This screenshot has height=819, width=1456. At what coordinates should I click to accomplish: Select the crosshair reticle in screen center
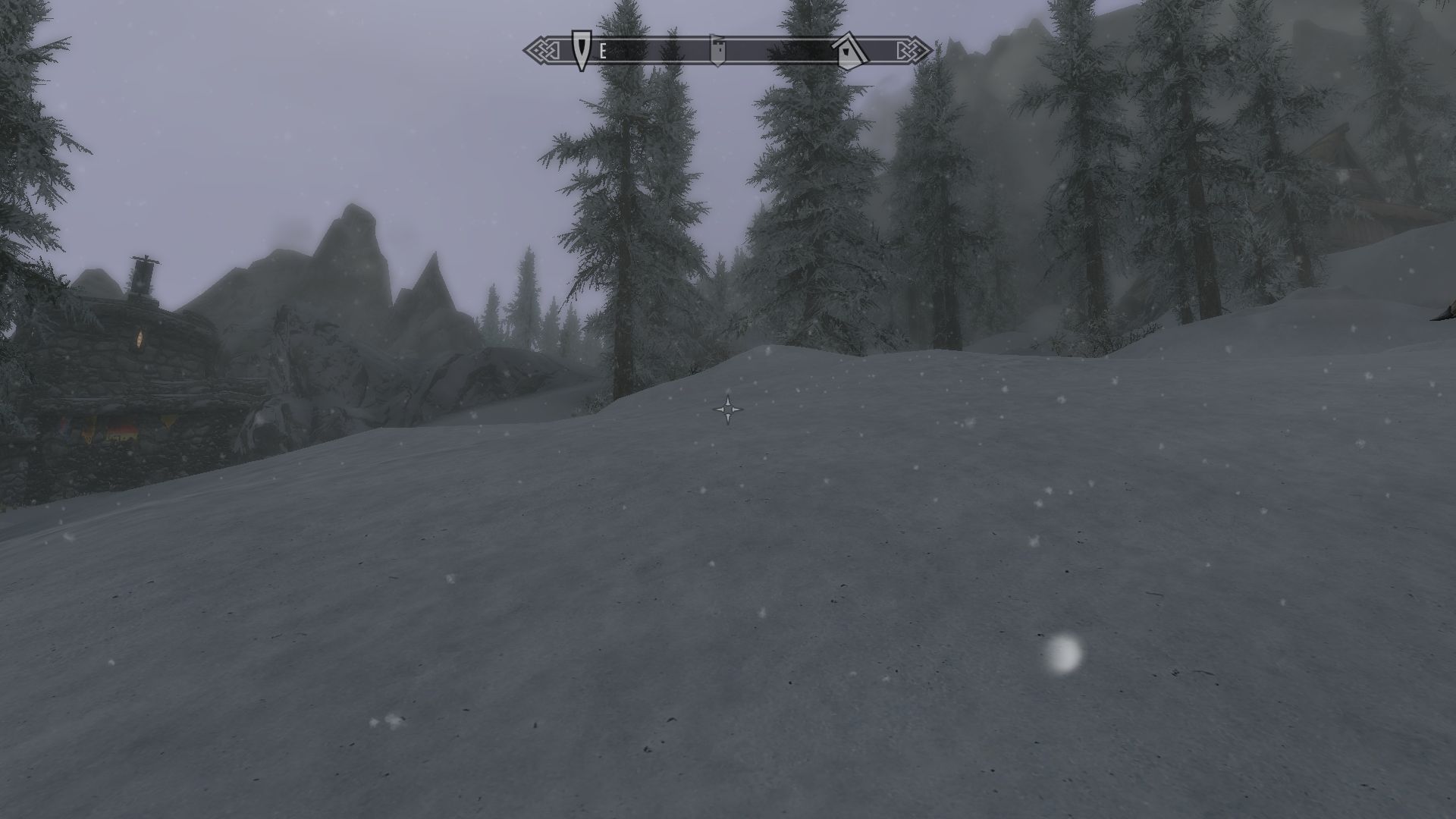729,409
